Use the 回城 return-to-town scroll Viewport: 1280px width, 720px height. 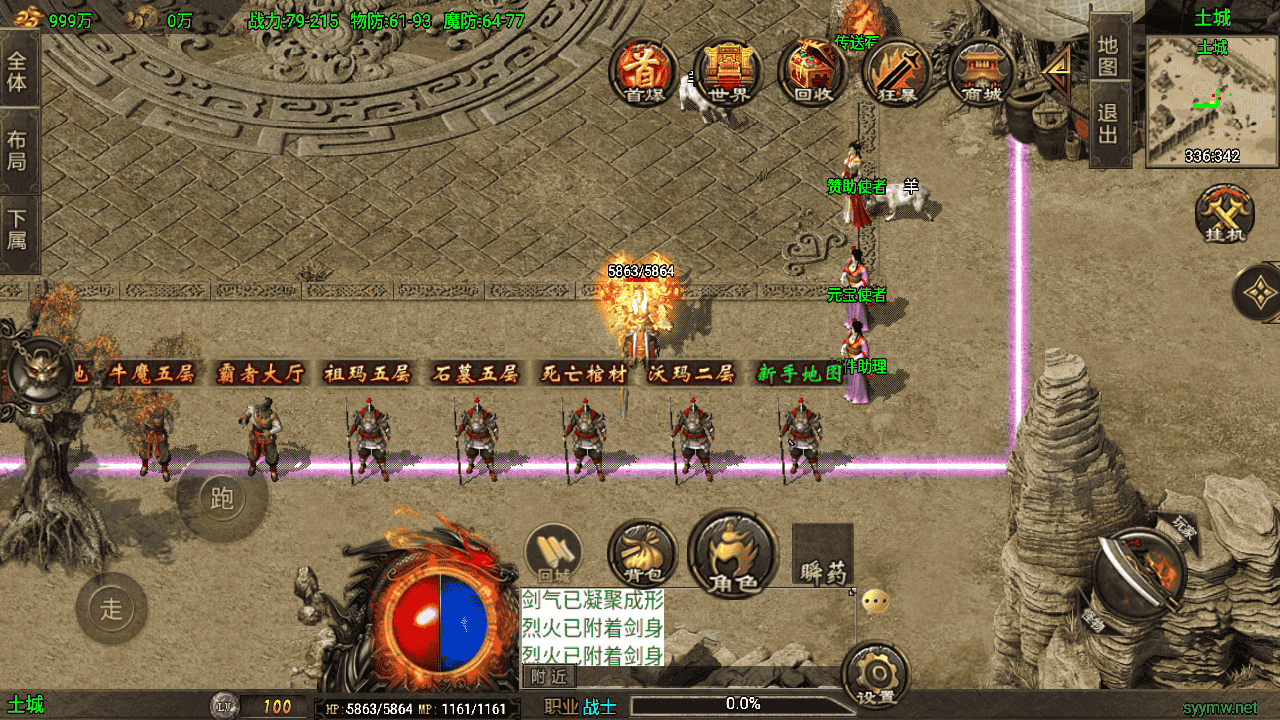tap(553, 553)
